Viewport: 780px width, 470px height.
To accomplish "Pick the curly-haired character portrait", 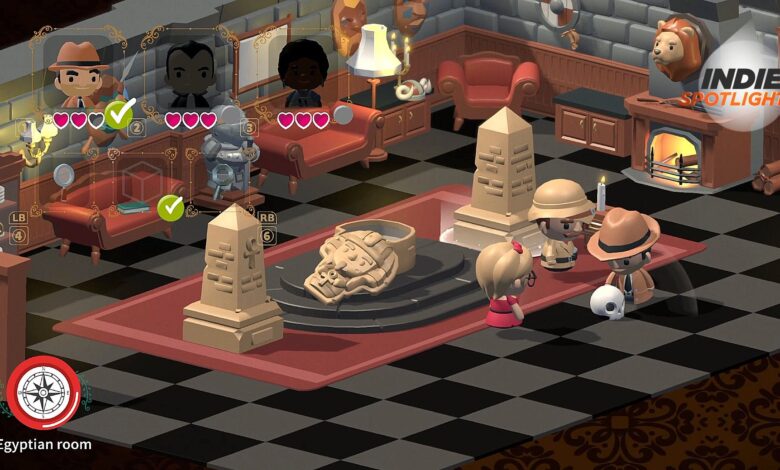I will 301,74.
